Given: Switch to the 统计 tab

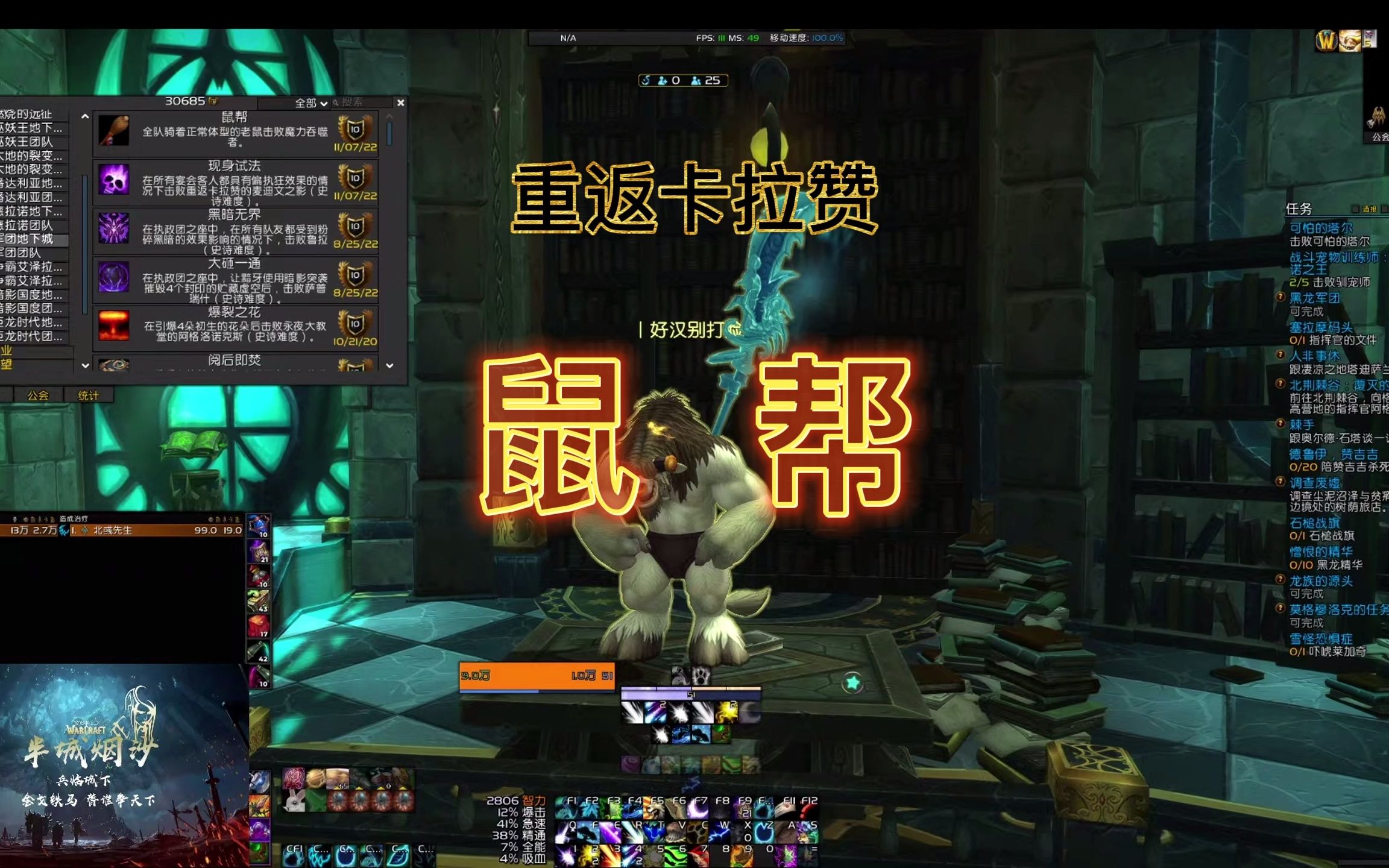Looking at the screenshot, I should point(87,394).
